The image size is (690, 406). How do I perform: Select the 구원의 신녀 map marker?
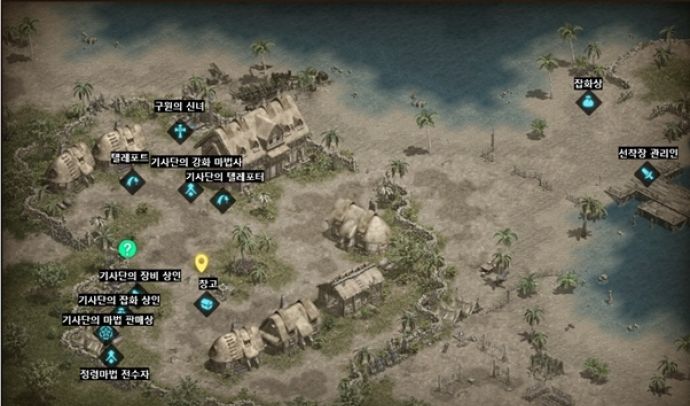pyautogui.click(x=179, y=130)
